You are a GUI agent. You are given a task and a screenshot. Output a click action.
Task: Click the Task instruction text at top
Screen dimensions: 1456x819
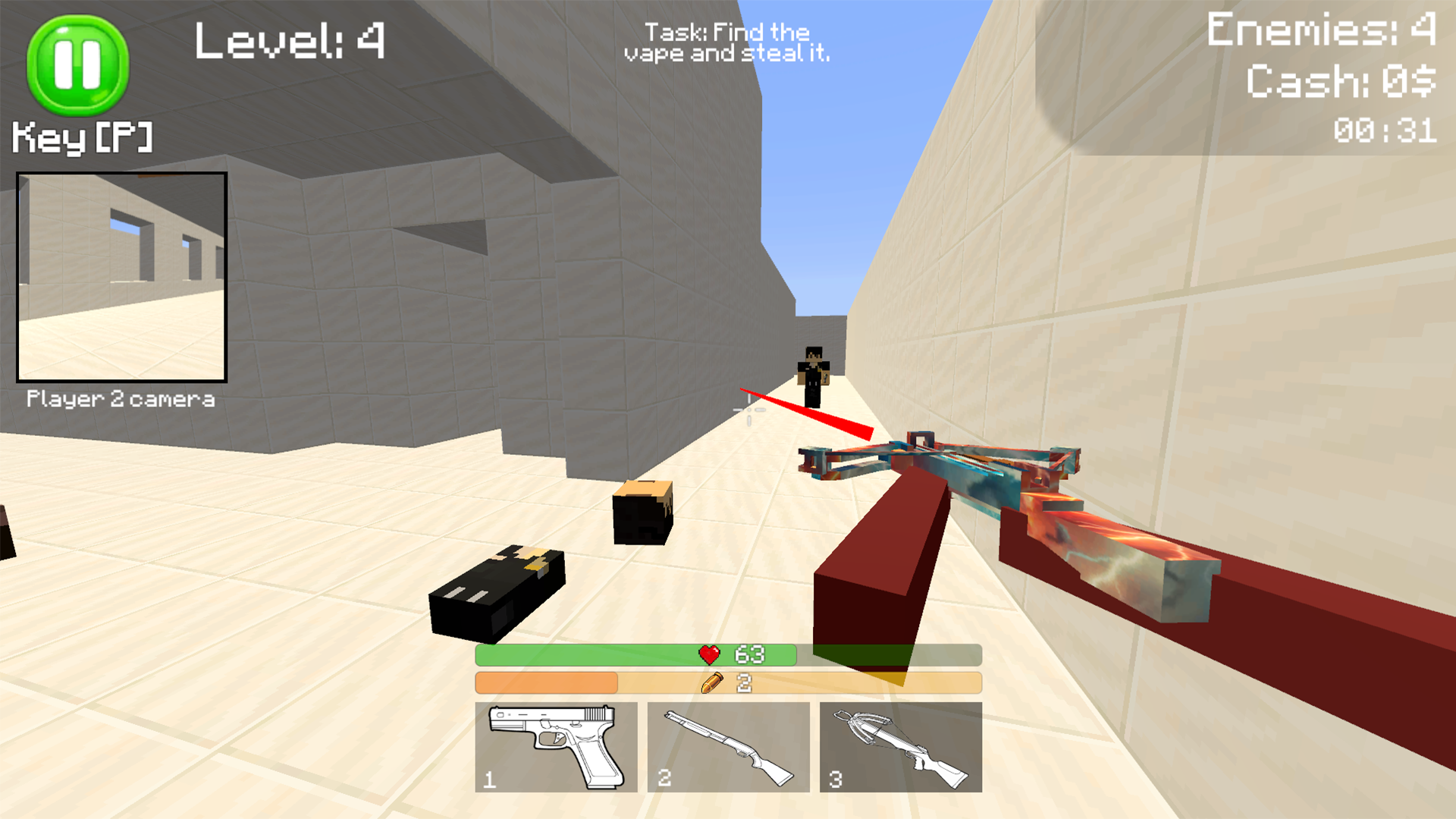click(726, 42)
